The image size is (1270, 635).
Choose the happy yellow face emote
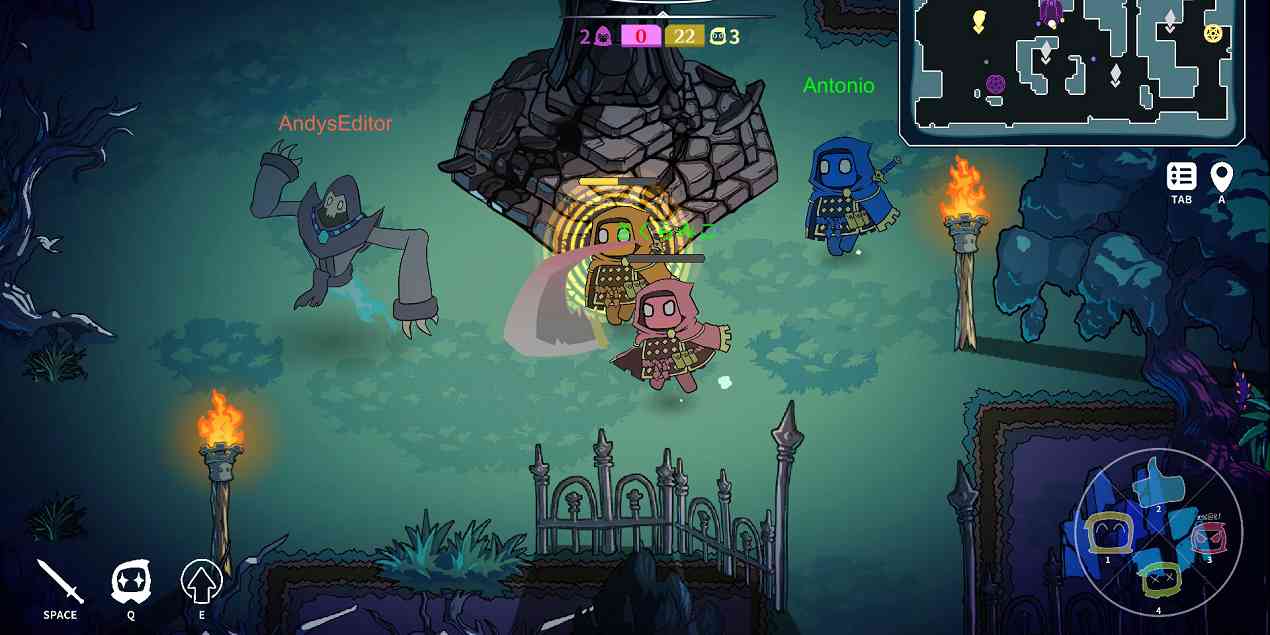pos(1107,533)
